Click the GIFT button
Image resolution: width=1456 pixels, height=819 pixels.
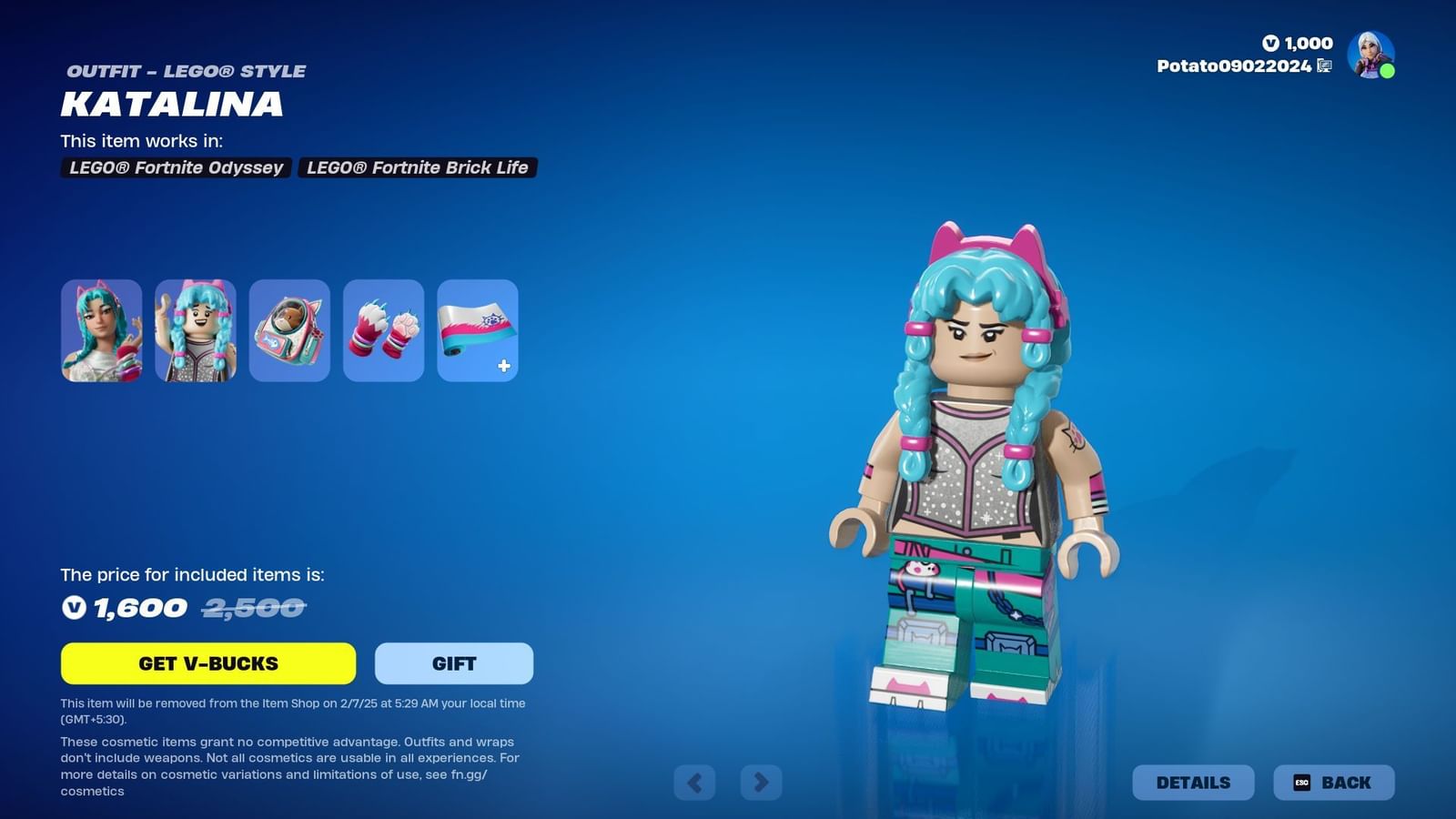(x=453, y=663)
